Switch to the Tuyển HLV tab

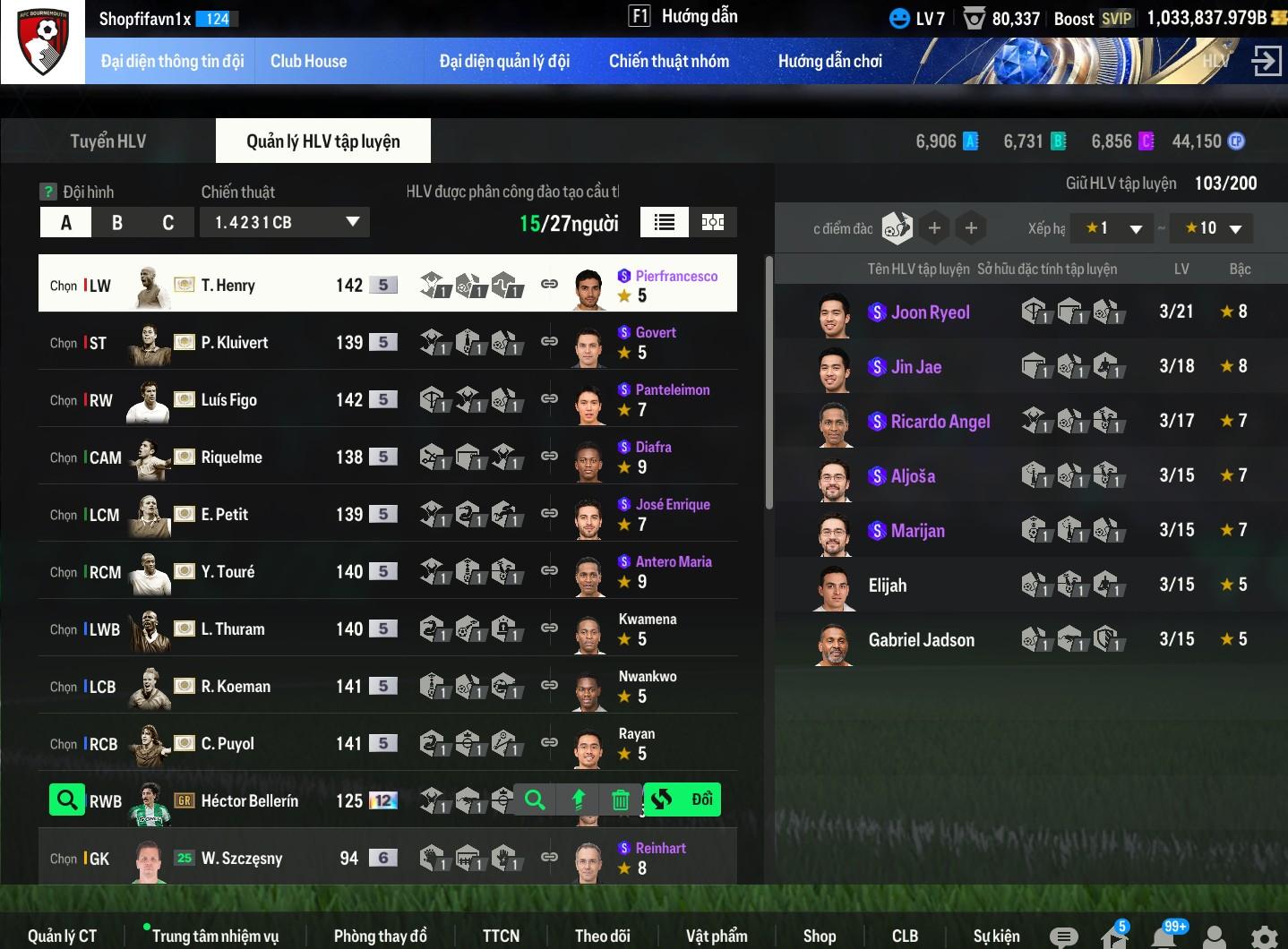(x=107, y=141)
